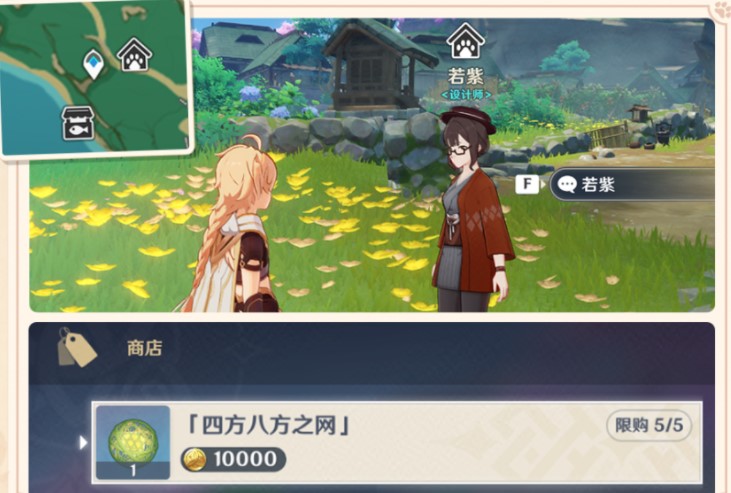Viewport: 731px width, 493px height.
Task: Click the paw house icon above 若紫
Action: click(x=465, y=42)
